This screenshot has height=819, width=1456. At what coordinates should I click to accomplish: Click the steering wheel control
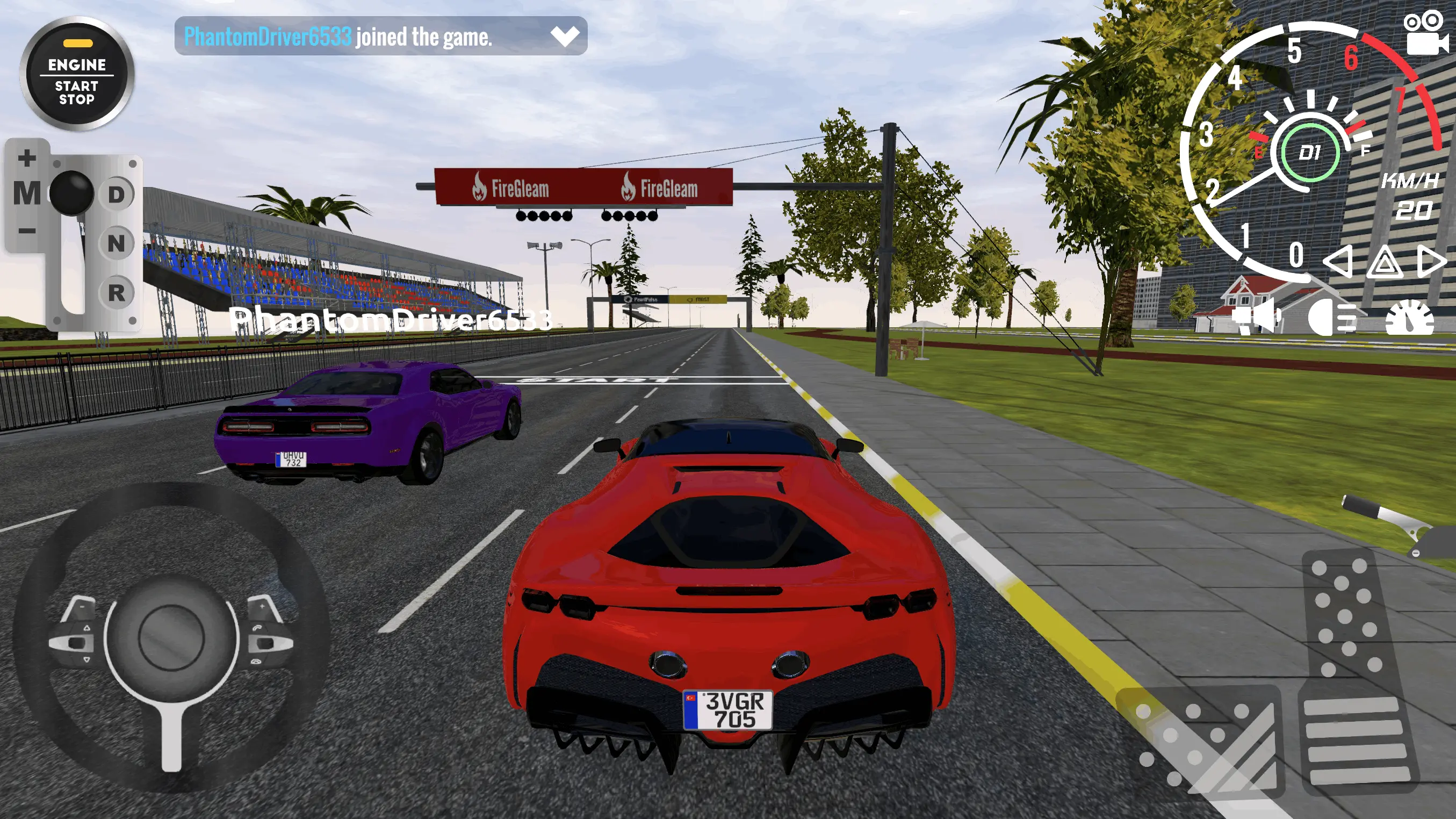[x=171, y=636]
